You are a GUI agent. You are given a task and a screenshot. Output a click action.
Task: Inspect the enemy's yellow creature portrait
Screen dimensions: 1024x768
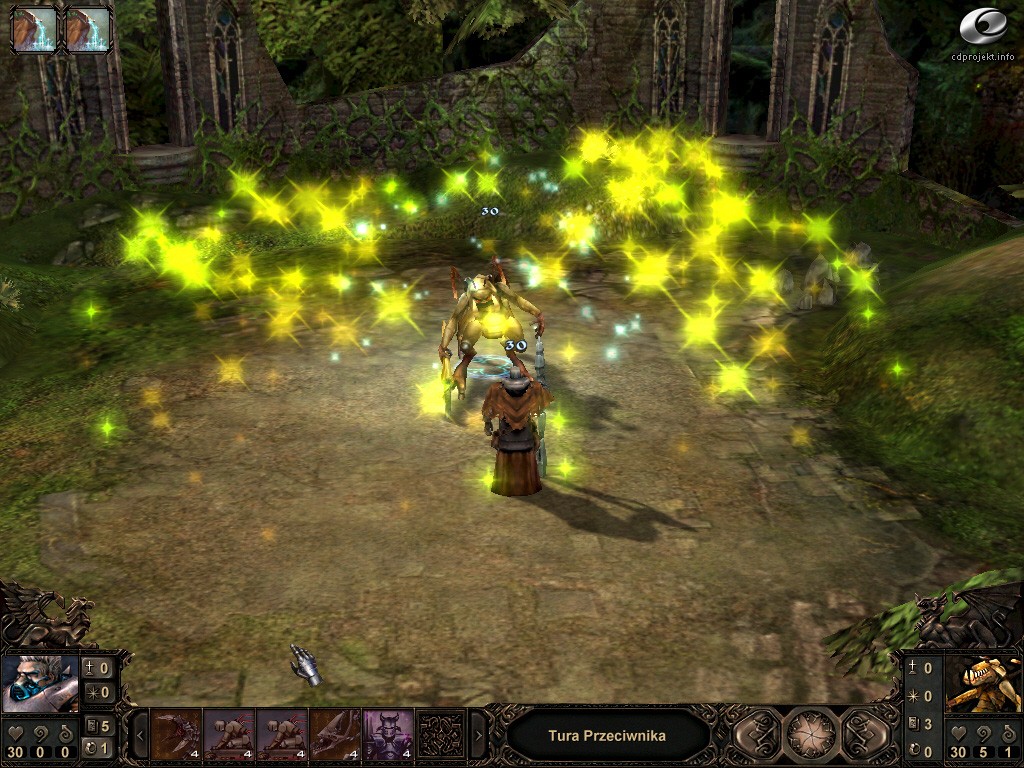pos(983,682)
